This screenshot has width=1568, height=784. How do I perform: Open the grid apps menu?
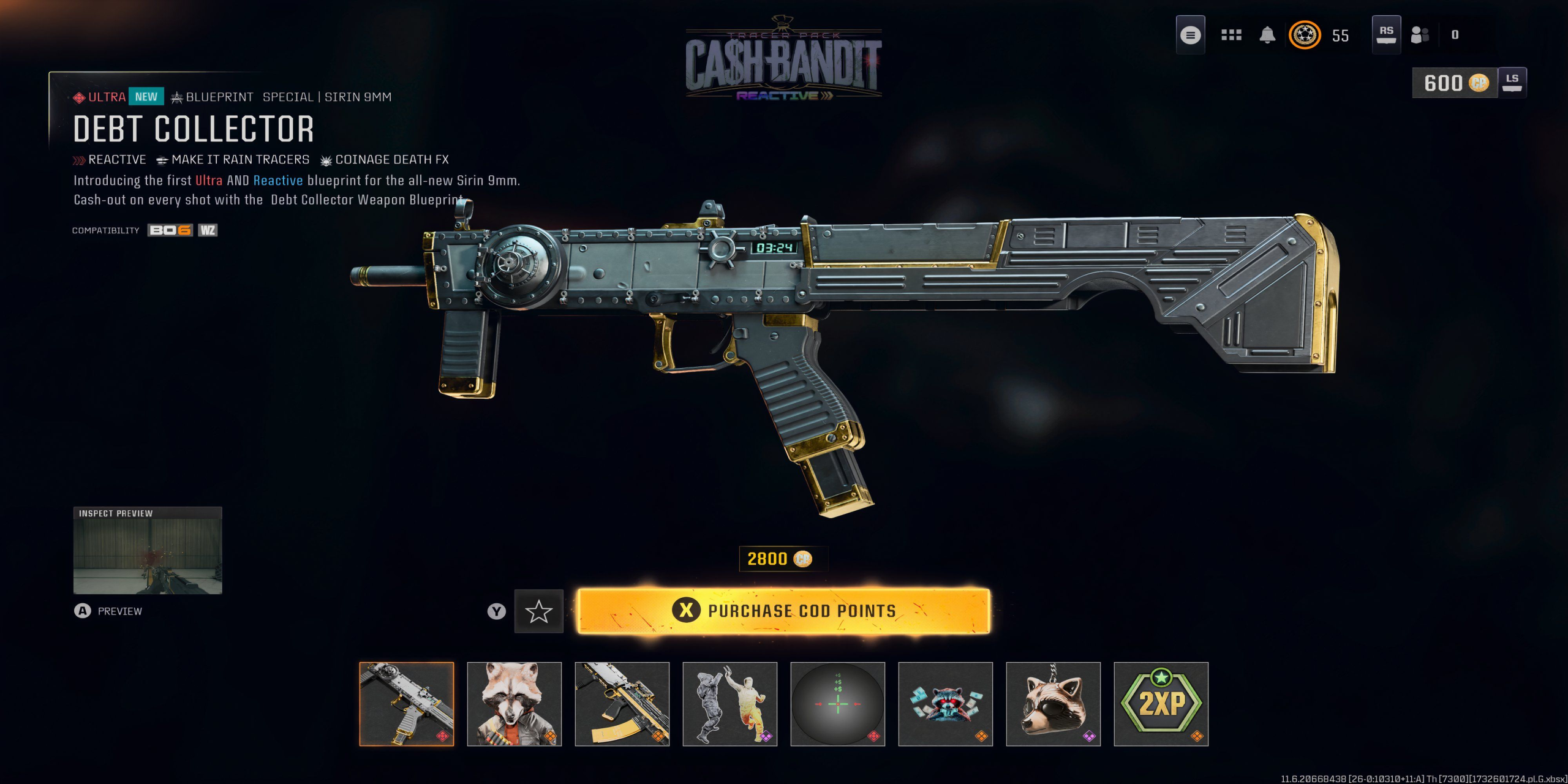click(x=1231, y=35)
